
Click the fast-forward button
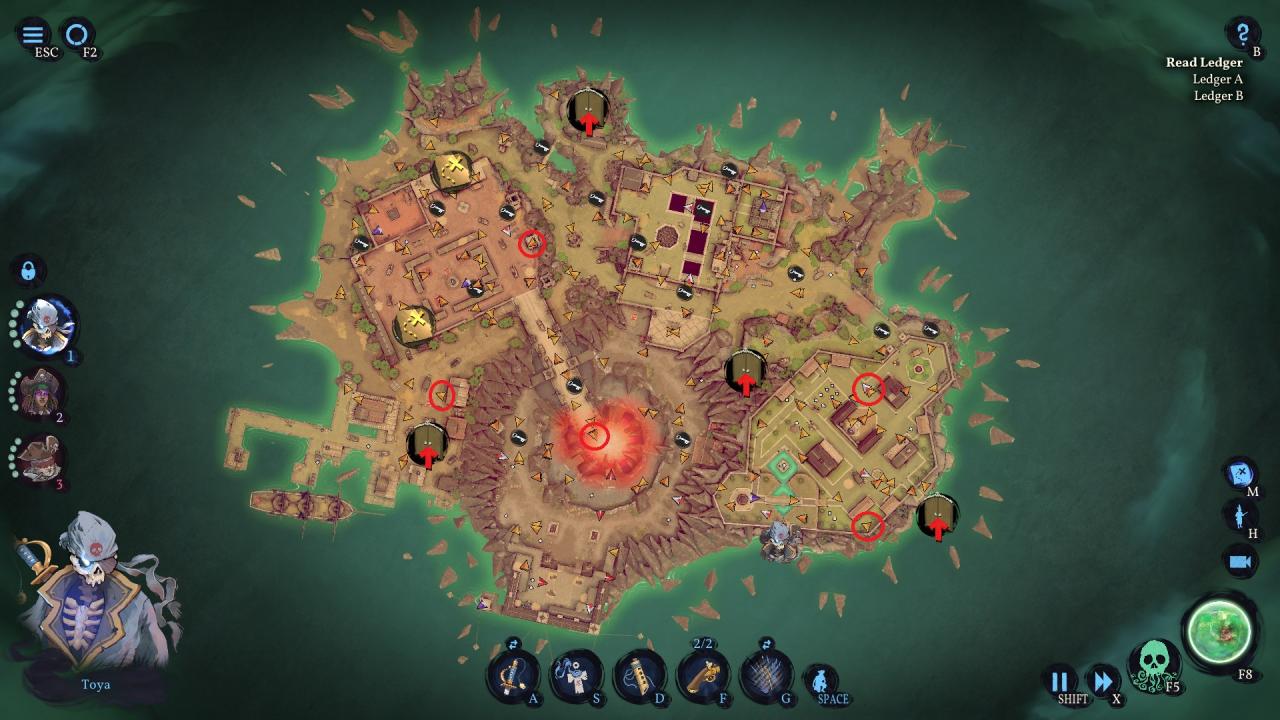(1103, 681)
